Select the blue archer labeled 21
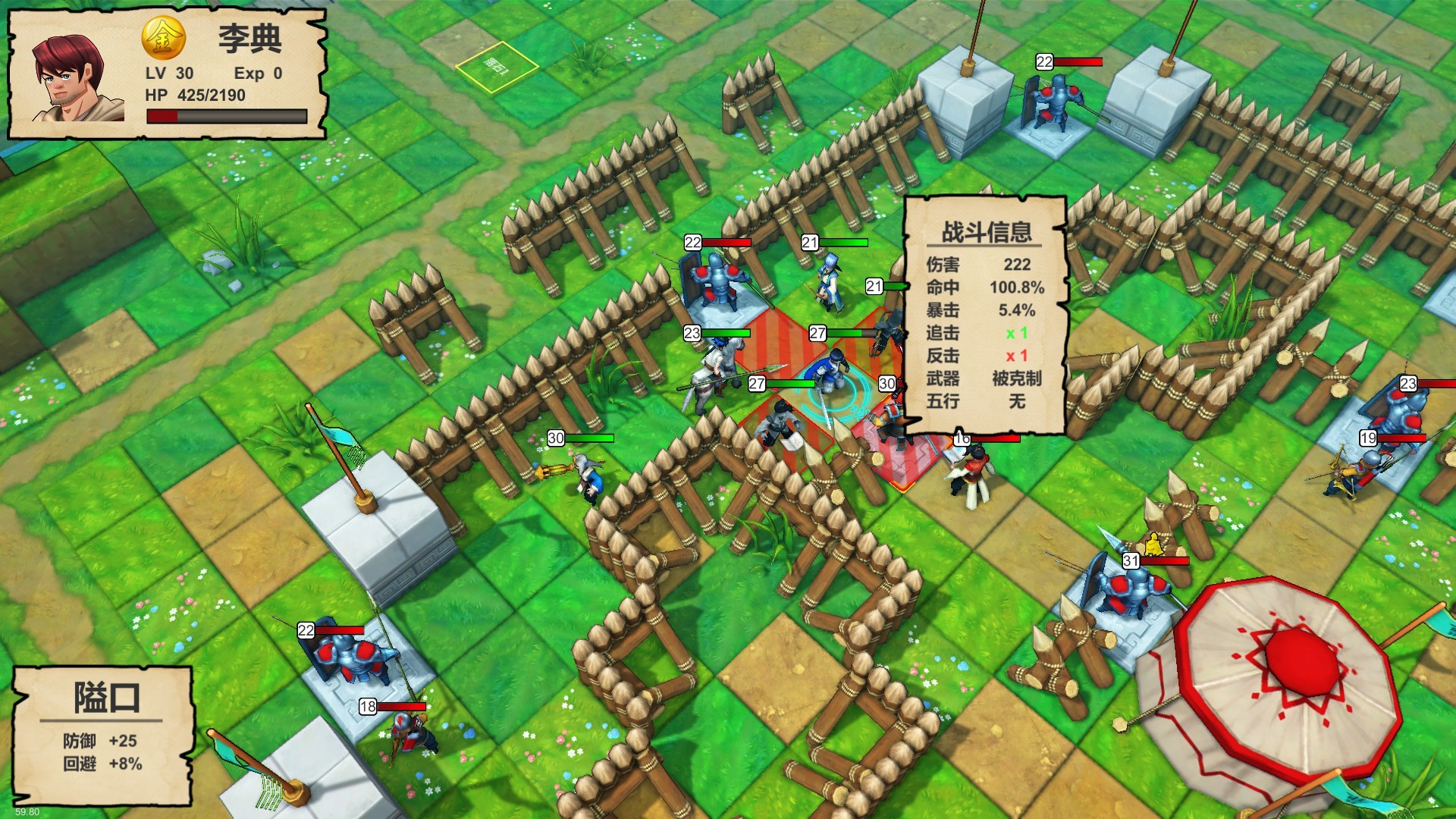This screenshot has width=1456, height=819. [830, 281]
